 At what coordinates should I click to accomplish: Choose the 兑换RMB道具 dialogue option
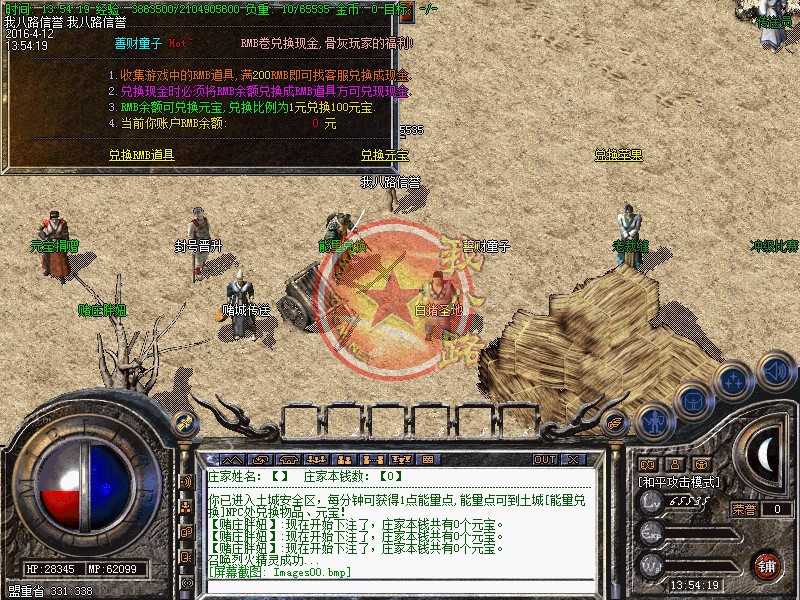(141, 155)
